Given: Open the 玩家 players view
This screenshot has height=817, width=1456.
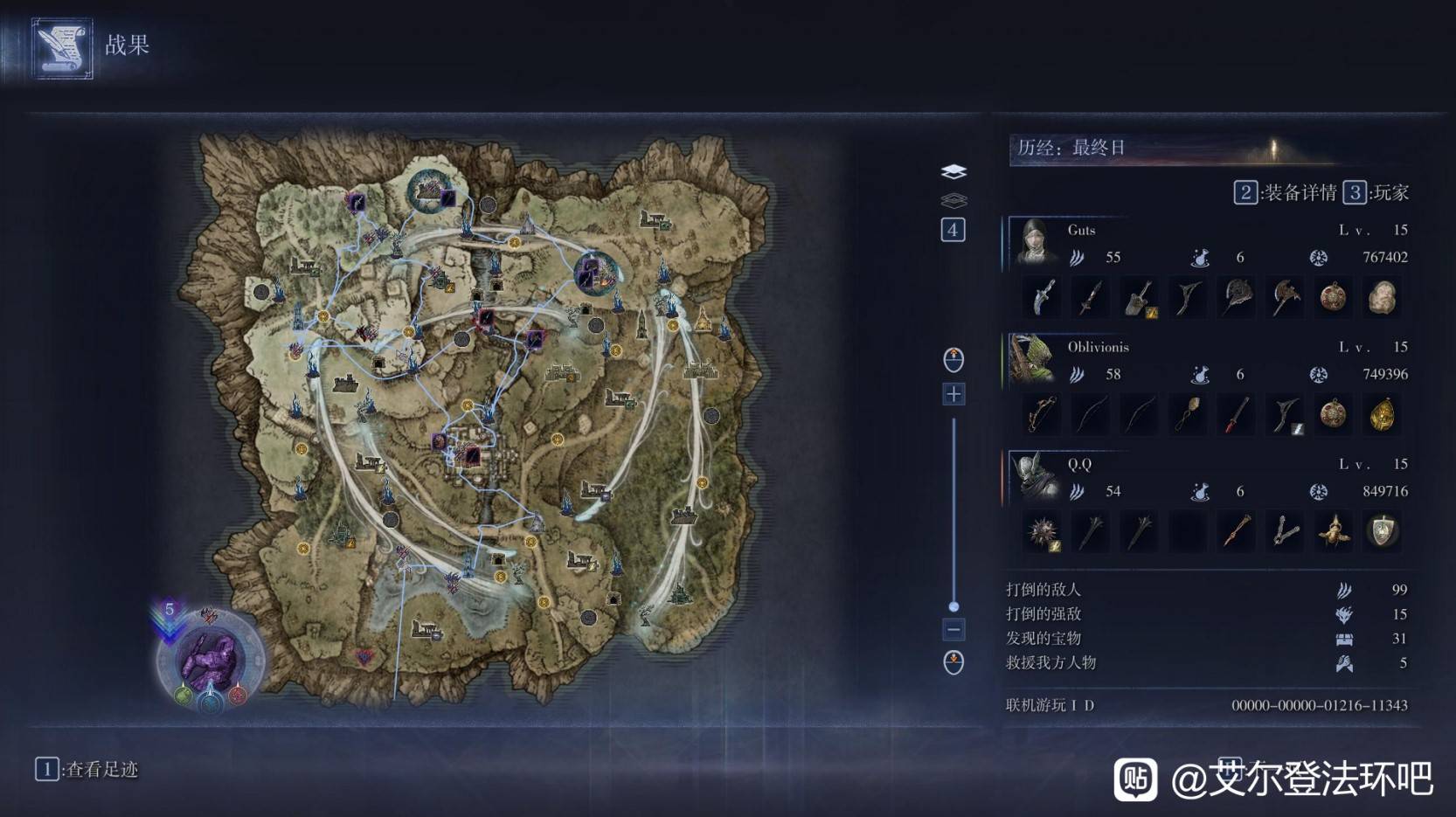Looking at the screenshot, I should click(1376, 193).
